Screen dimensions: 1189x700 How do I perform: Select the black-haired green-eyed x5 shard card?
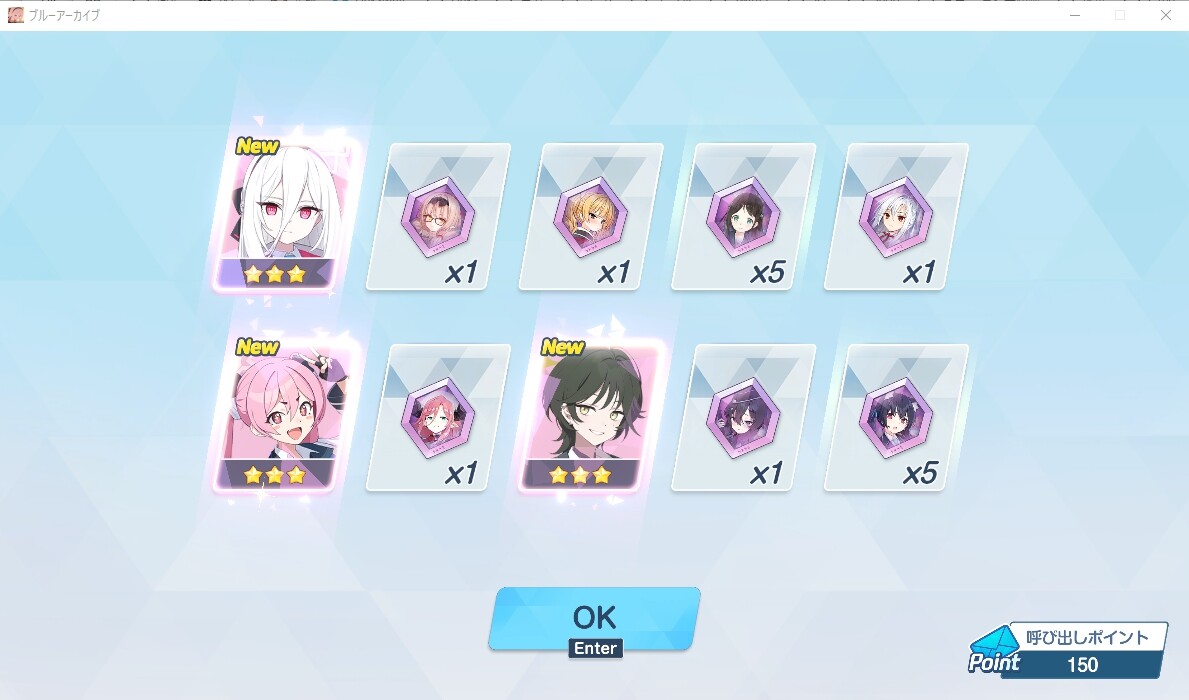743,217
